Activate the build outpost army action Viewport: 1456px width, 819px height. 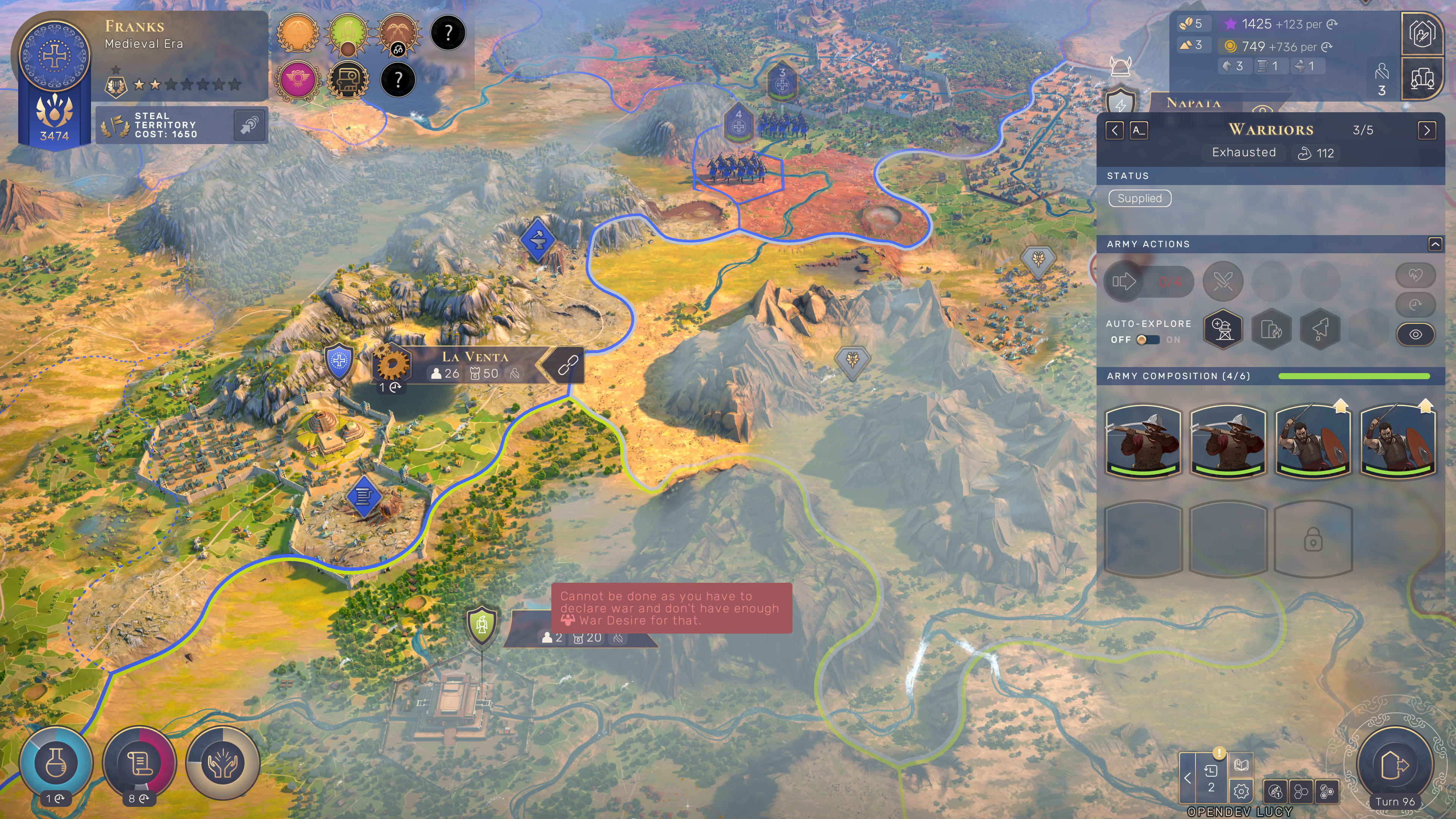[1222, 329]
